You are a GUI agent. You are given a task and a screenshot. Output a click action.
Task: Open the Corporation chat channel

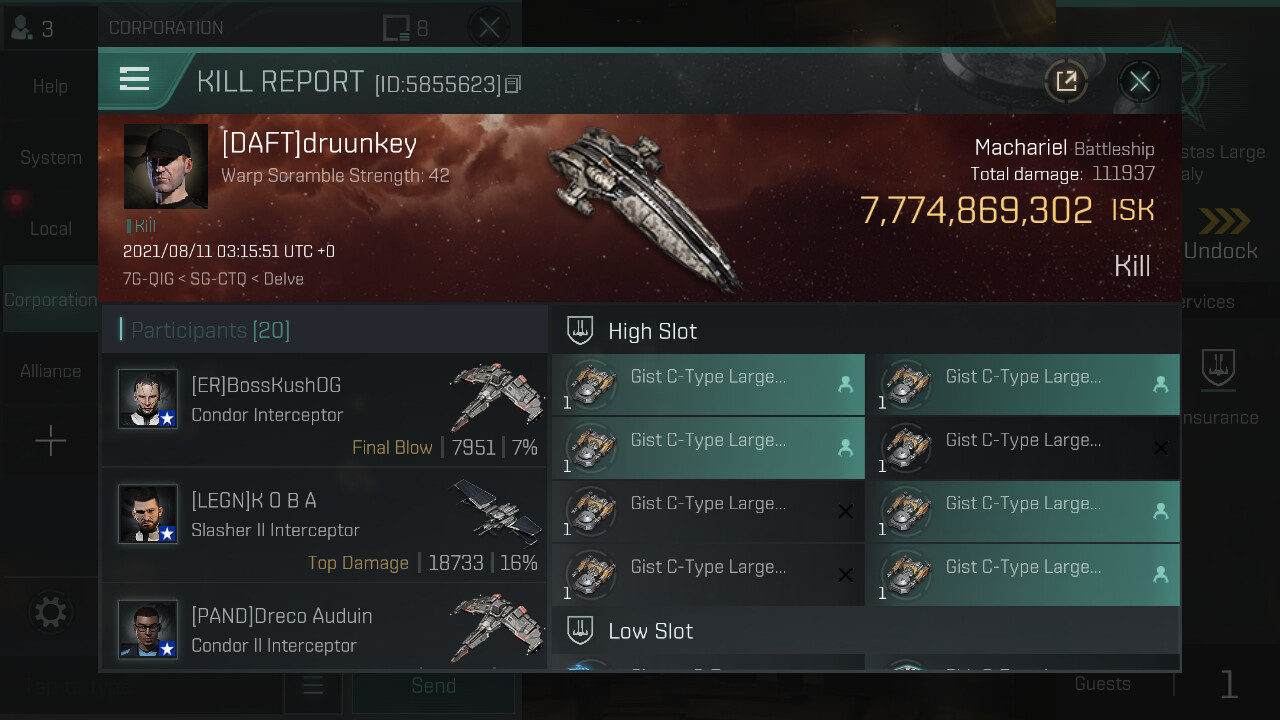50,300
